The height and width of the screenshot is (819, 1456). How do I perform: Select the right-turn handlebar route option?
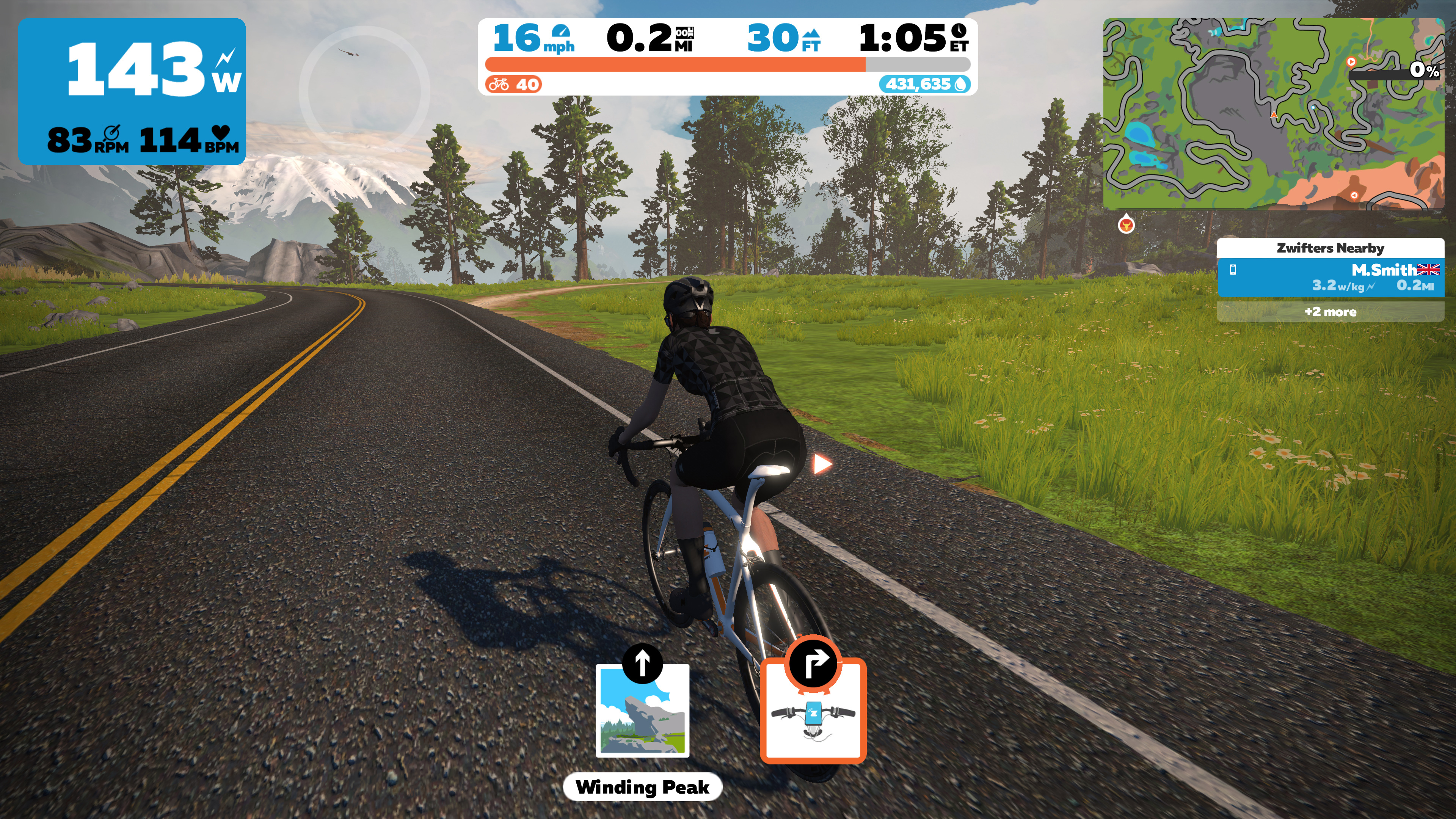tap(813, 710)
